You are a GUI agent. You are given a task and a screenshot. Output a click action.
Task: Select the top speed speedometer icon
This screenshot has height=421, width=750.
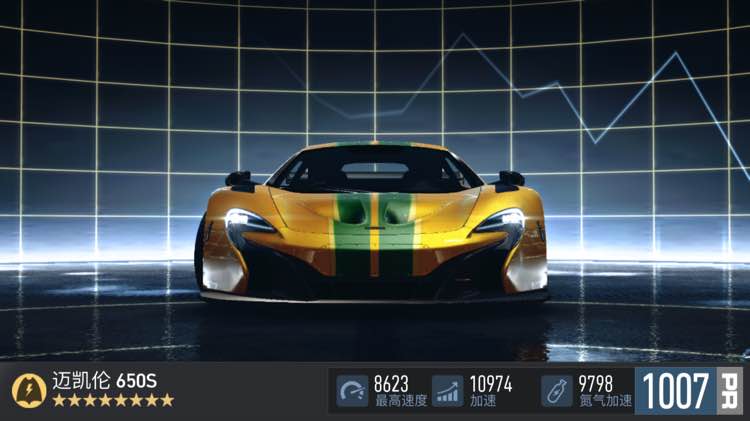click(352, 390)
